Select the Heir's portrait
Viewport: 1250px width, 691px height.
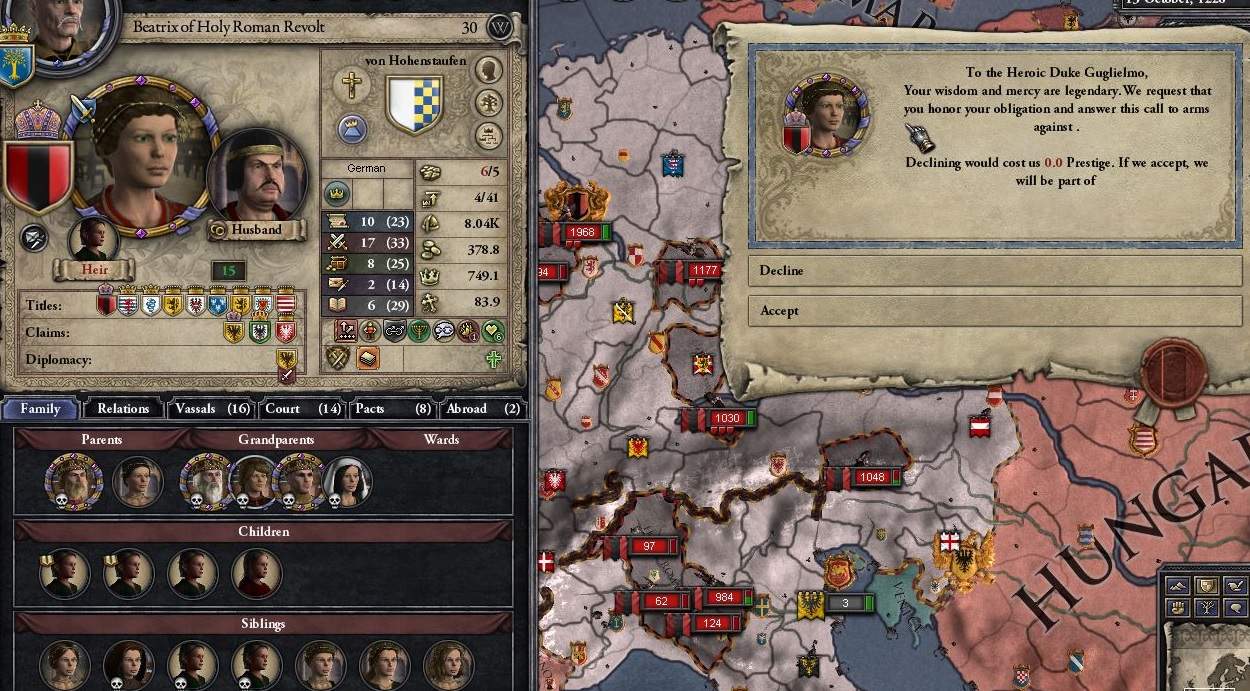coord(93,240)
